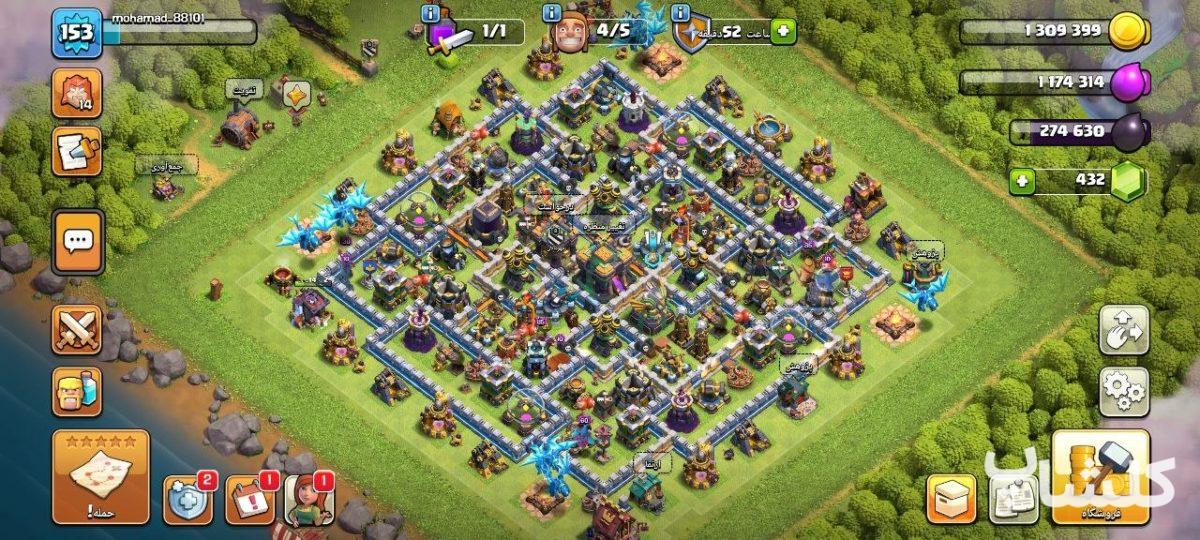The width and height of the screenshot is (1200, 540).
Task: Open the barbarian army overview
Action: click(x=77, y=390)
